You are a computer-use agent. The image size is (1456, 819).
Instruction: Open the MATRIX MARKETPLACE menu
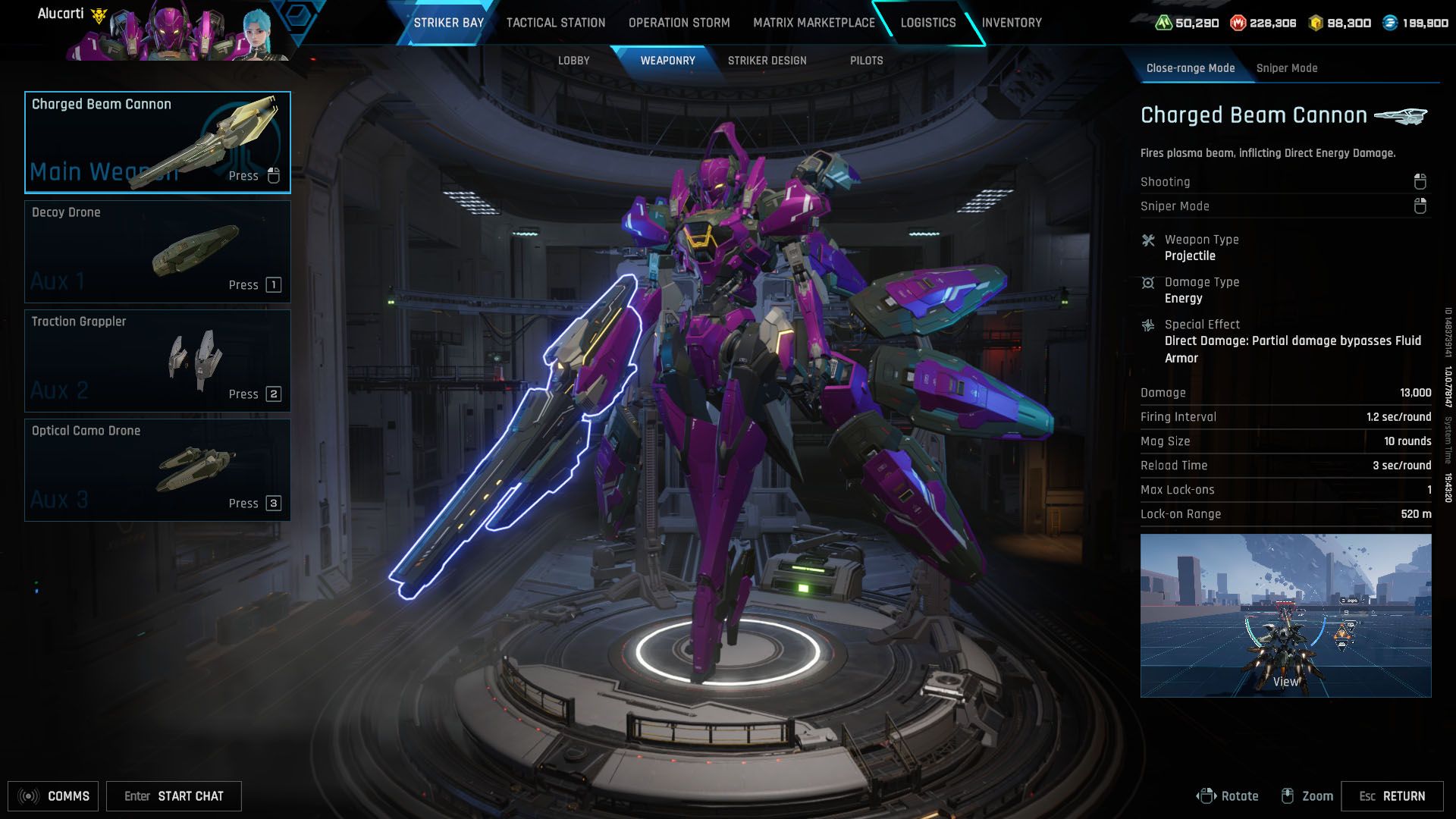[x=813, y=23]
